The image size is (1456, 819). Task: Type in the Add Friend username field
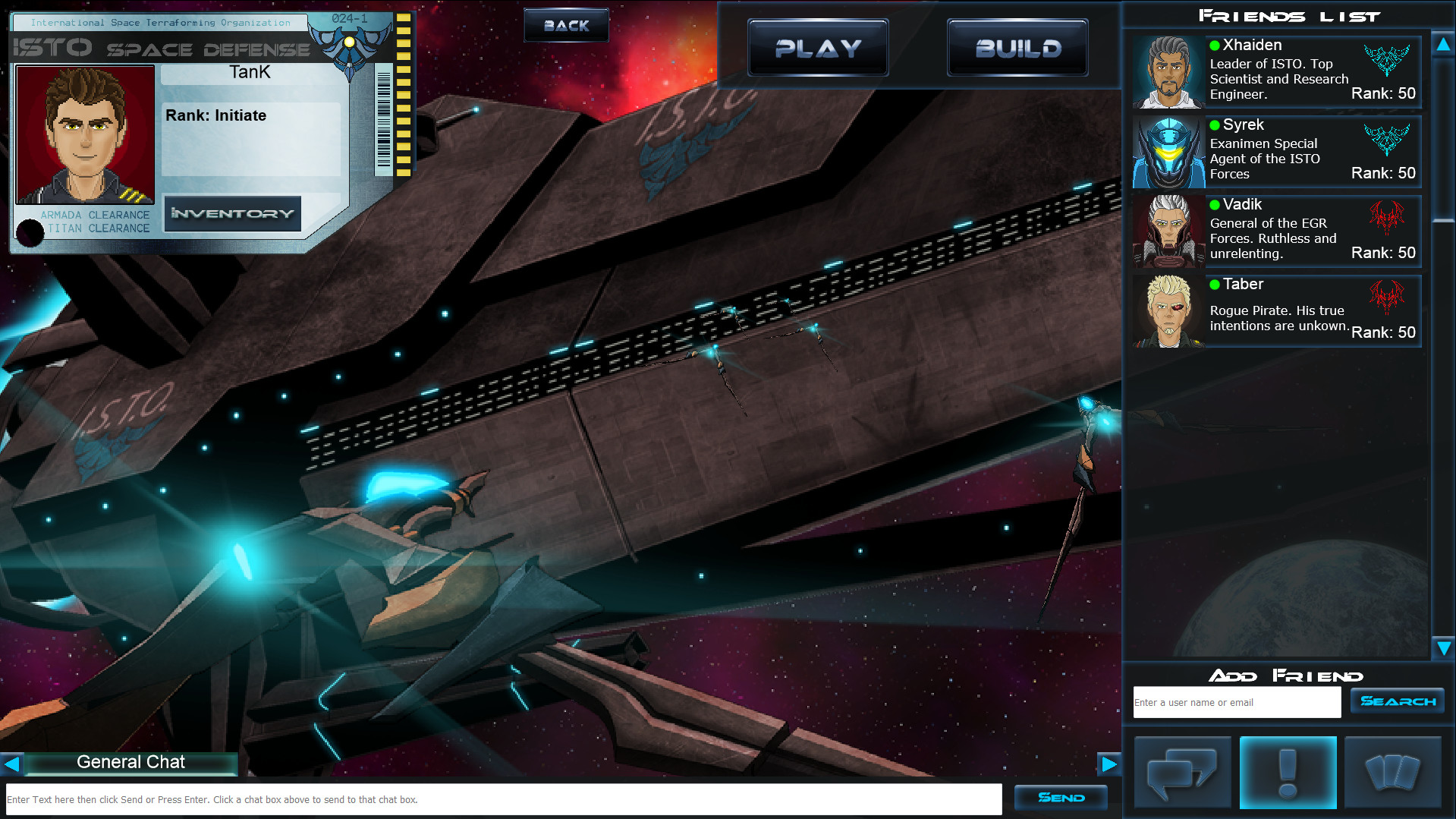(1236, 702)
